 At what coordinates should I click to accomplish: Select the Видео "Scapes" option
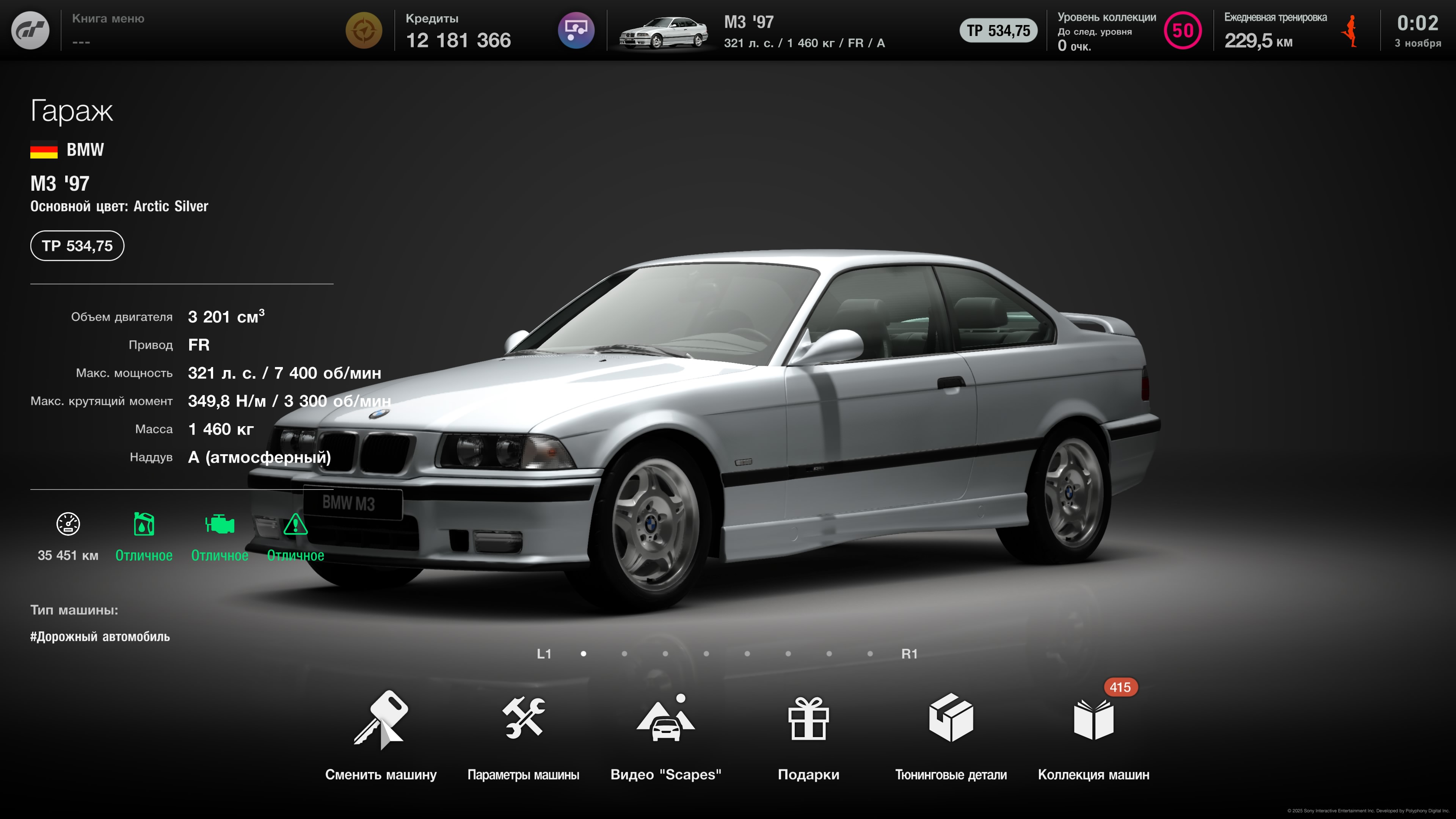665,735
